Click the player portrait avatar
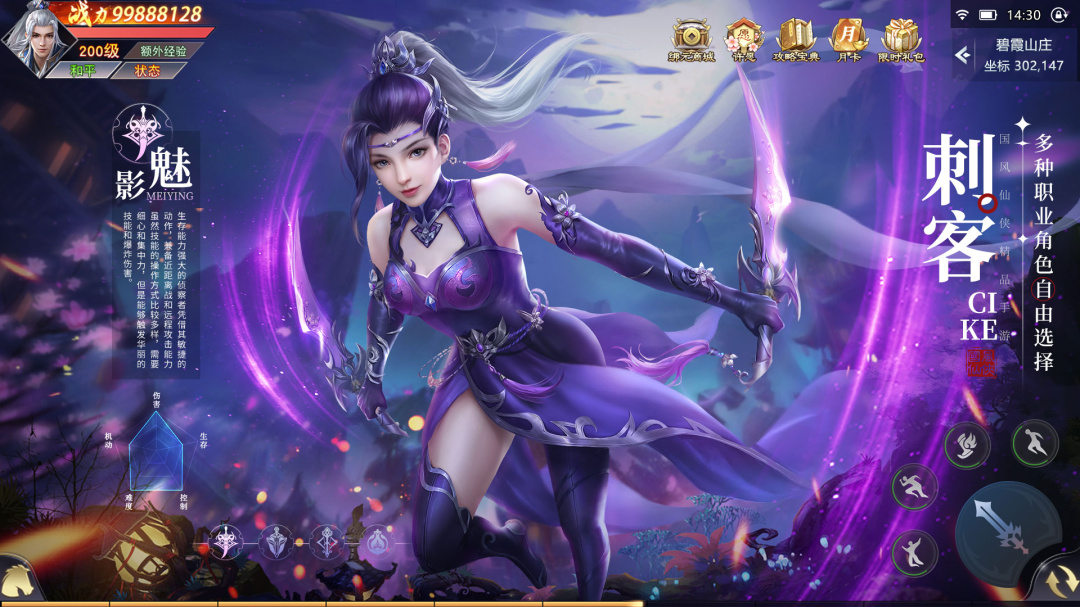This screenshot has width=1080, height=607. click(x=33, y=38)
